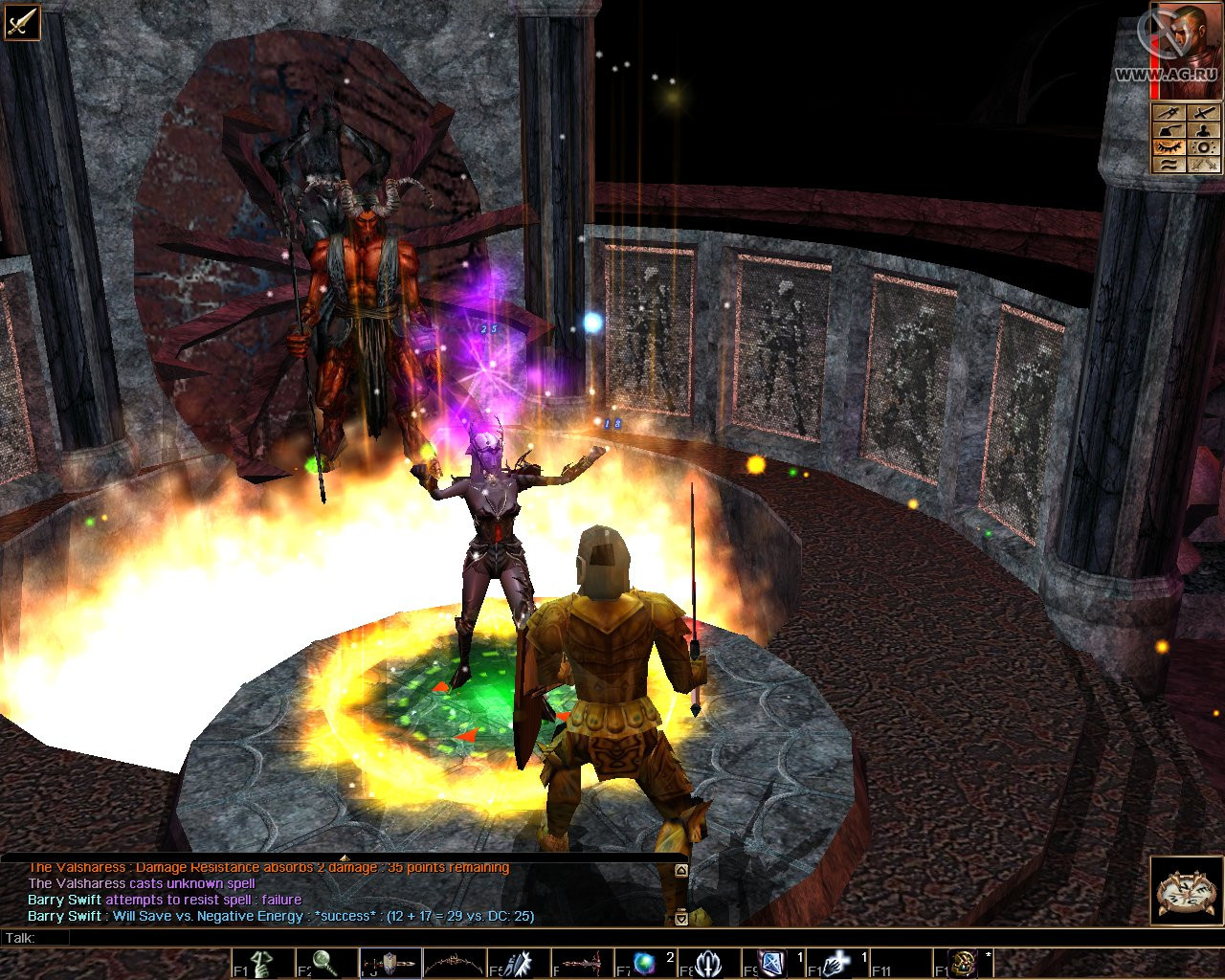The width and height of the screenshot is (1225, 980).
Task: Click the person silhouette panel button
Action: (x=1204, y=129)
